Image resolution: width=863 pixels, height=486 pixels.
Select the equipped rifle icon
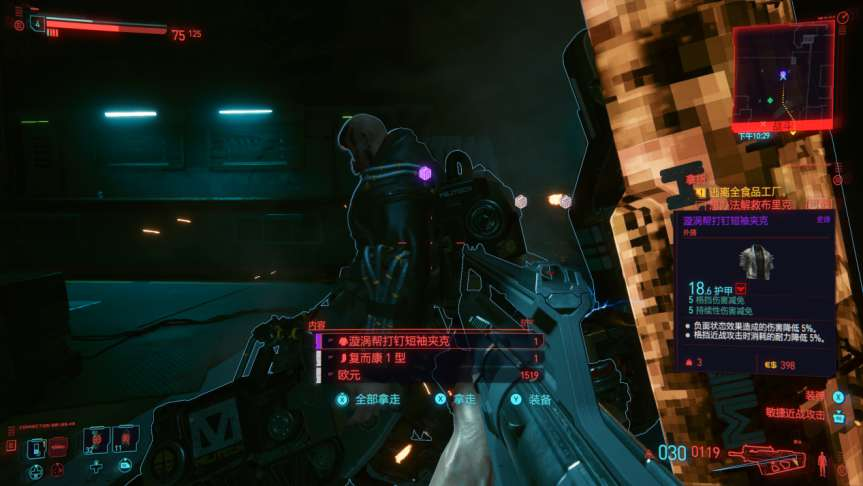(766, 460)
